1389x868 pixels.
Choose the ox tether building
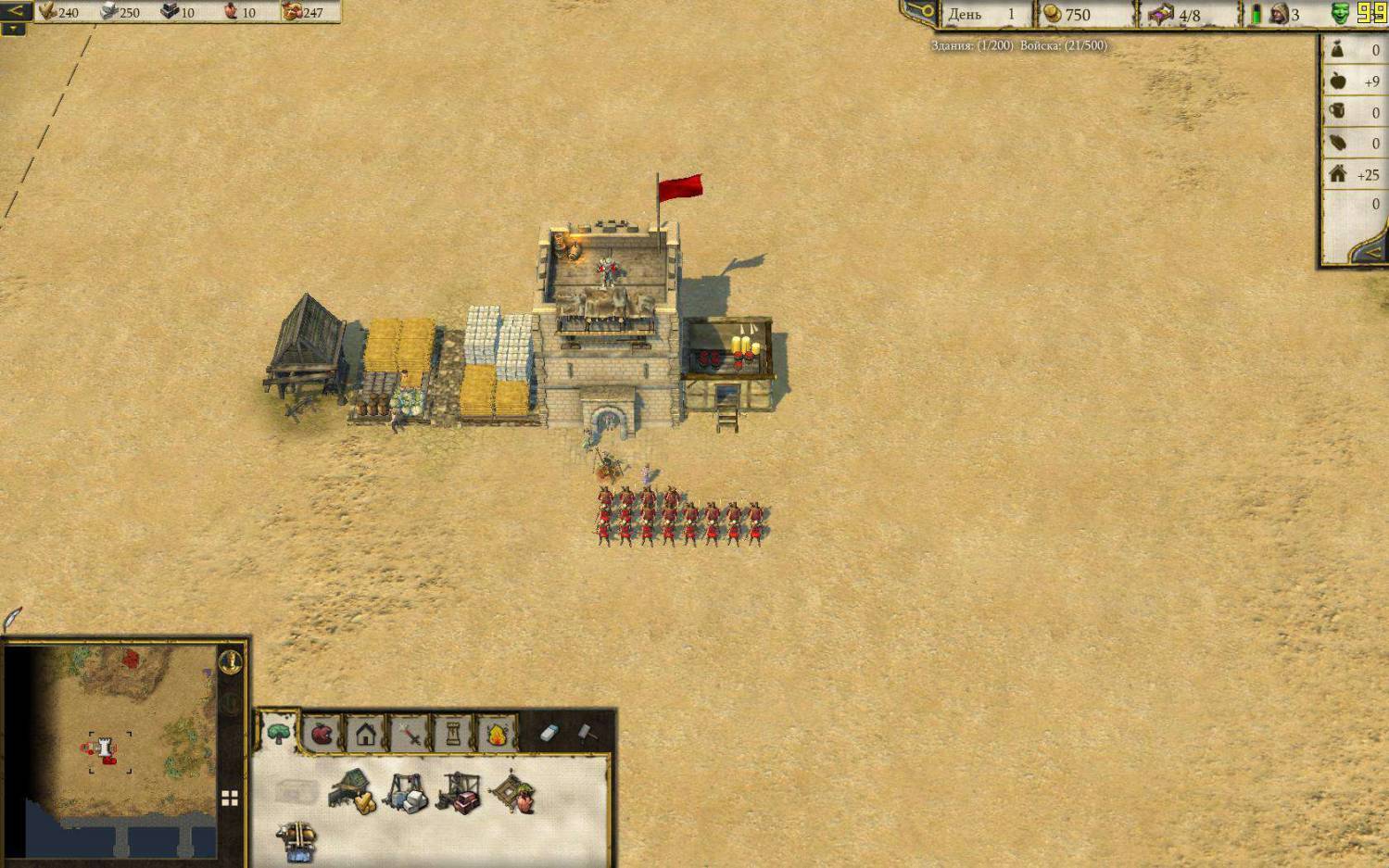297,840
